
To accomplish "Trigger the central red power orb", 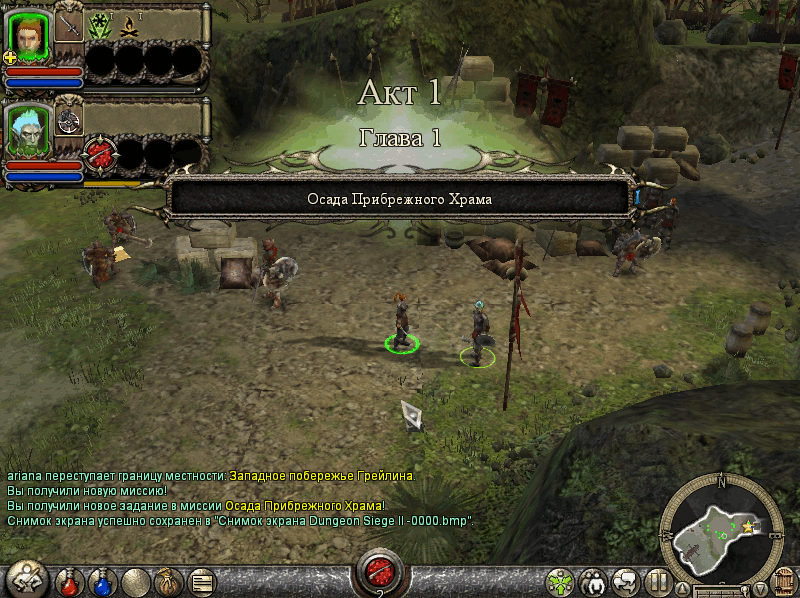I will tap(381, 572).
